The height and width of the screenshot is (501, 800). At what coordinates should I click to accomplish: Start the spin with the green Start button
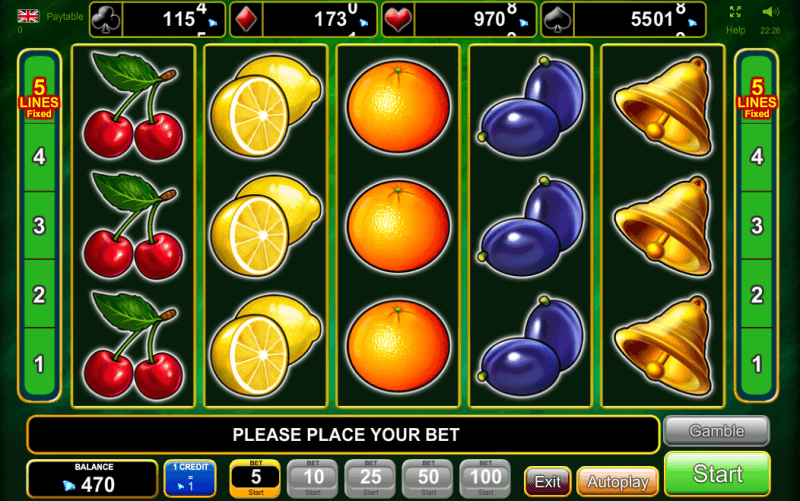(717, 474)
